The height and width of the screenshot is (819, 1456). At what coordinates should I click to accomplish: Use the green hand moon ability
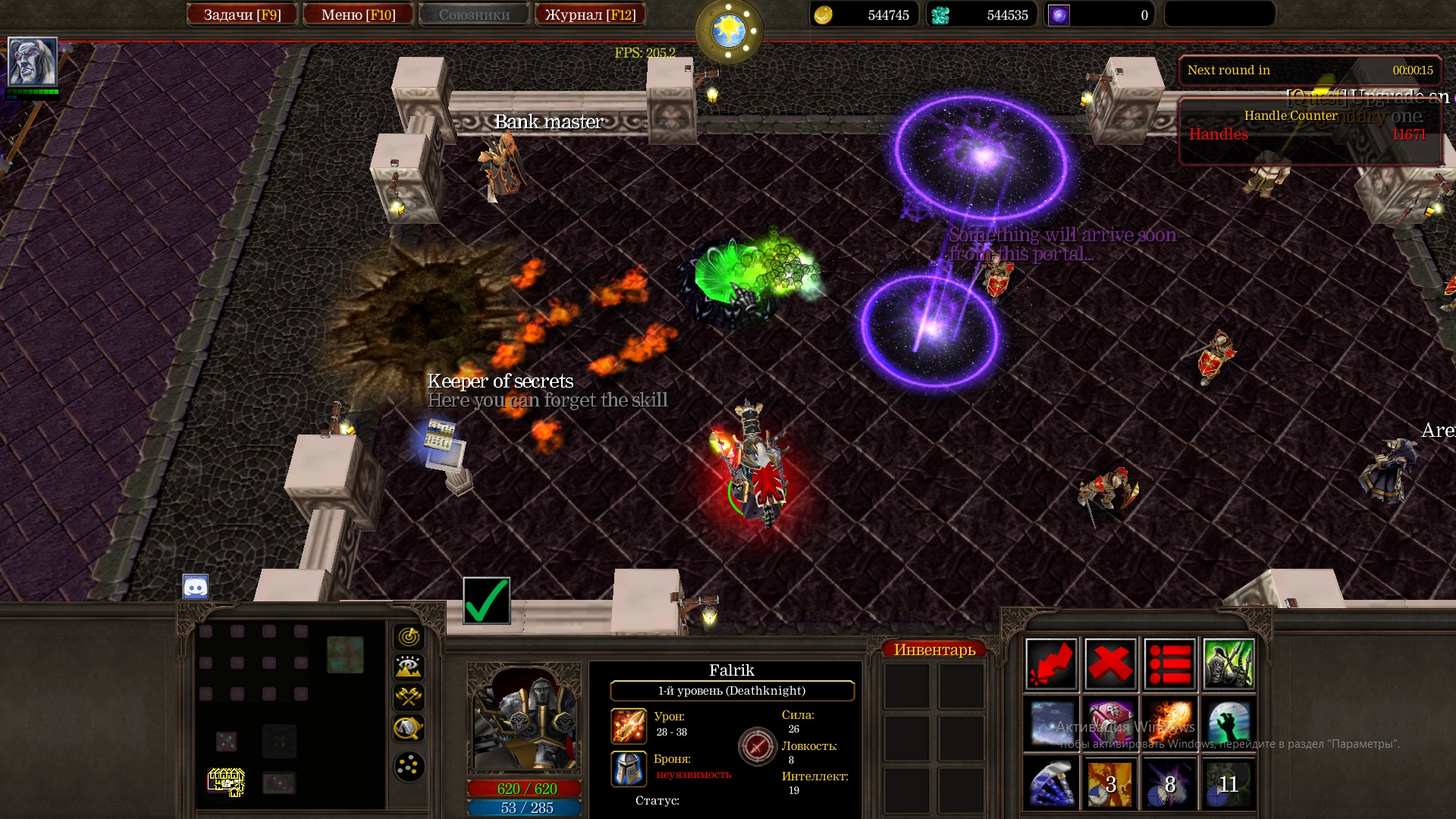coord(1228,723)
